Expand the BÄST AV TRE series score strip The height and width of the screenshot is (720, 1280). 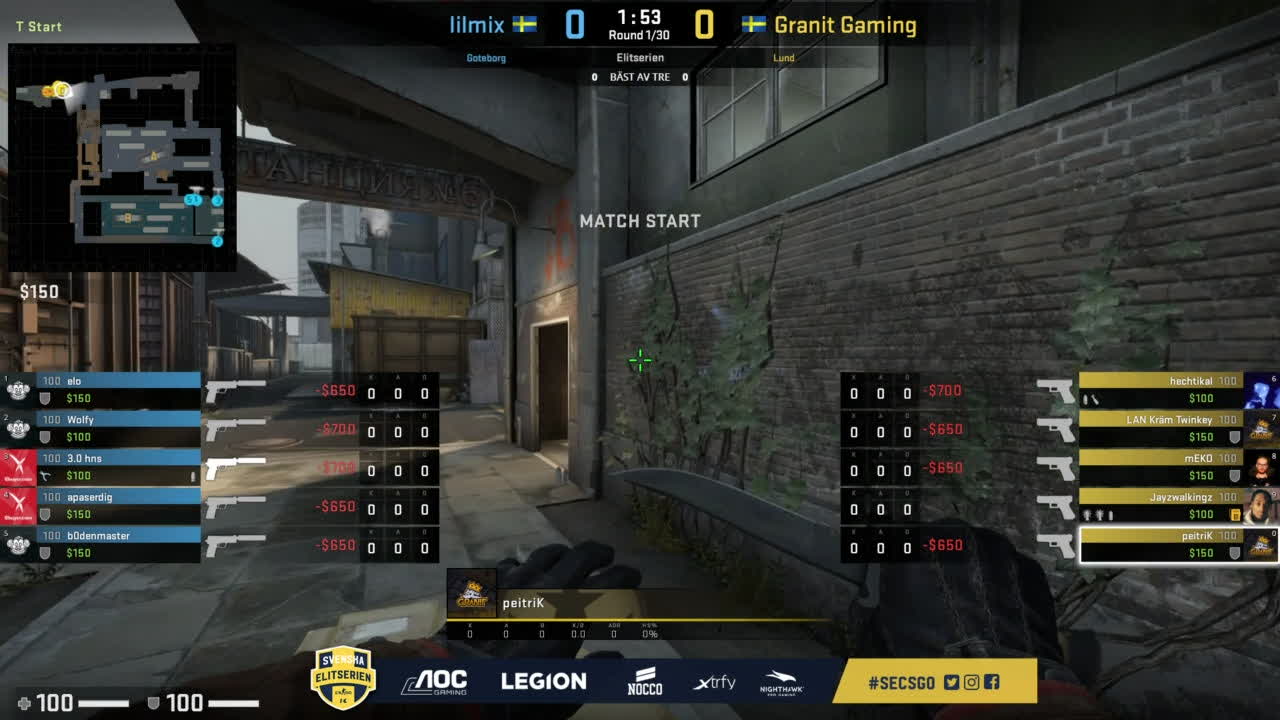tap(640, 76)
